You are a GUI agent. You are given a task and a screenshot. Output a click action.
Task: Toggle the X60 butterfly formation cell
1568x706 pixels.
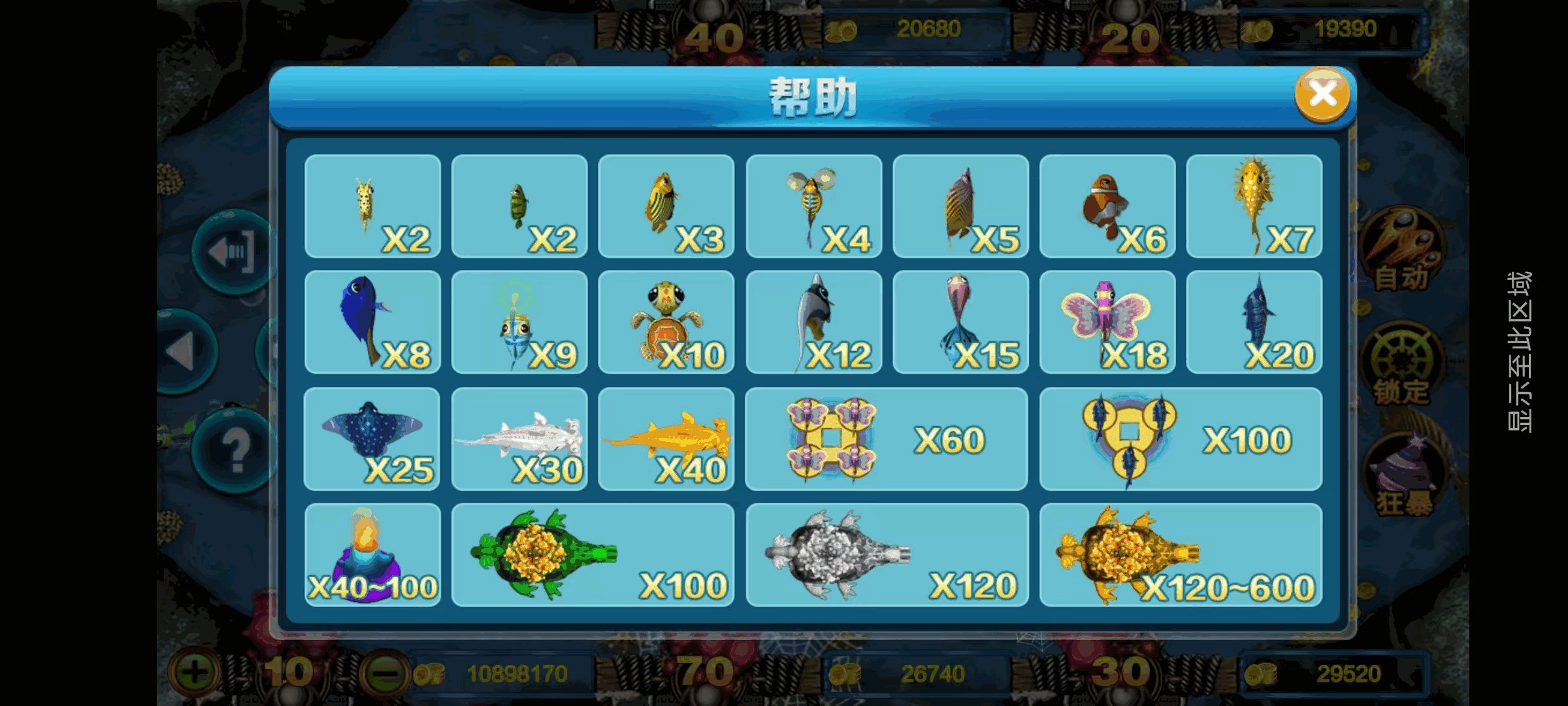885,438
